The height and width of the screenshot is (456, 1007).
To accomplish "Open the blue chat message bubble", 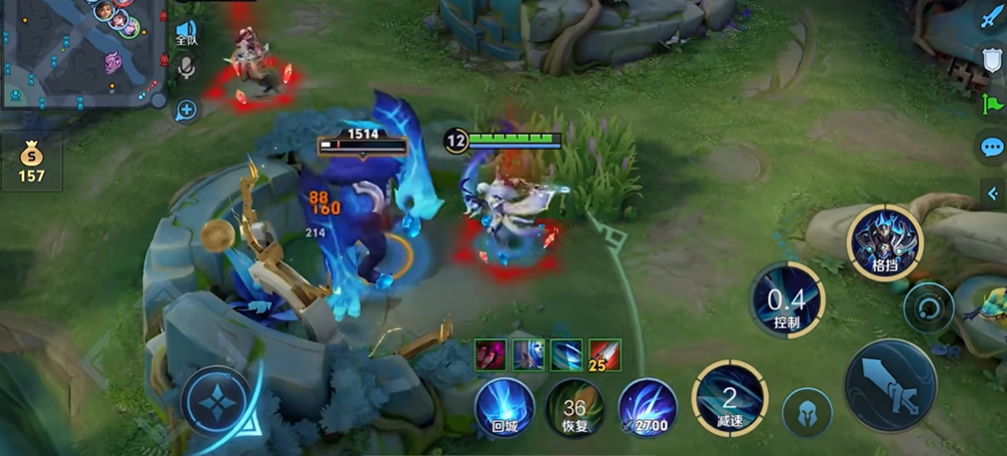I will (991, 148).
